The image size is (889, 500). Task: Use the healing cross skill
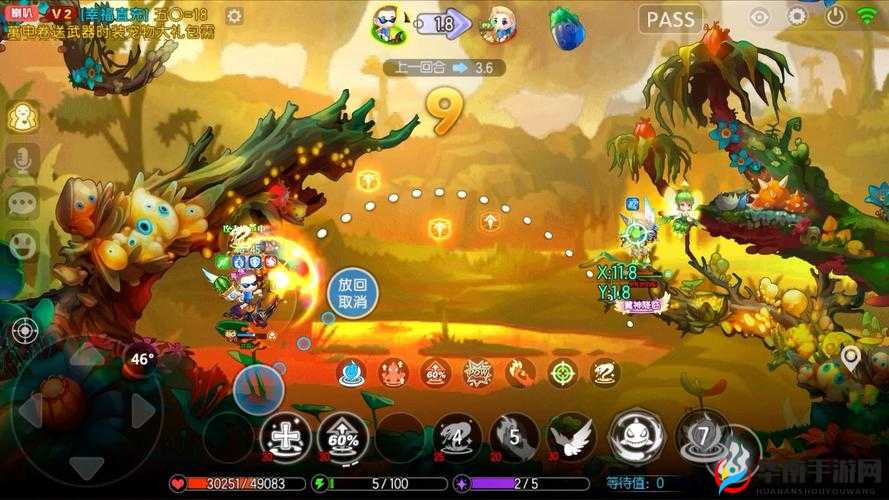284,437
